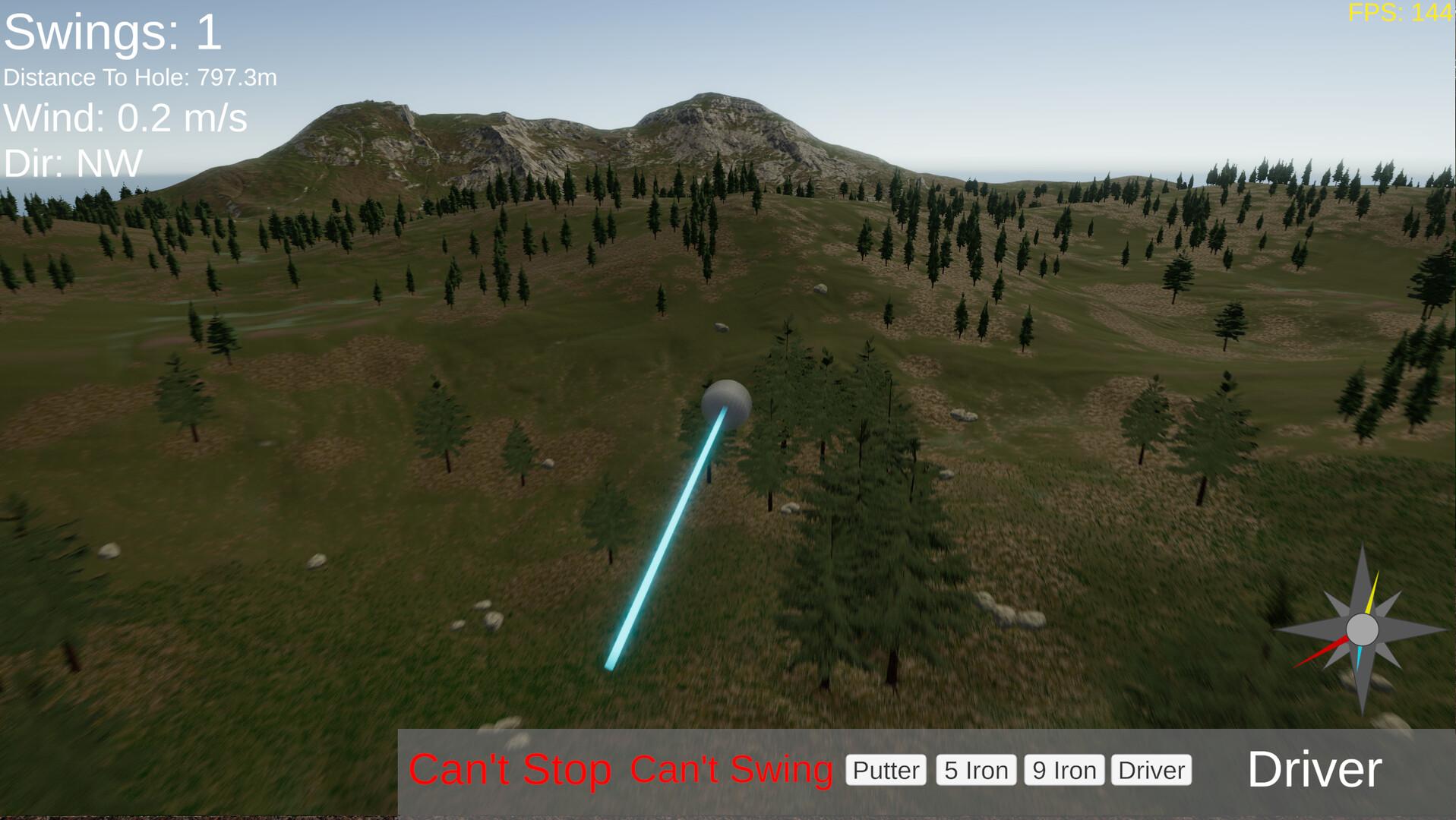This screenshot has width=1456, height=820.
Task: Click the red Can't Stop button
Action: [x=510, y=769]
